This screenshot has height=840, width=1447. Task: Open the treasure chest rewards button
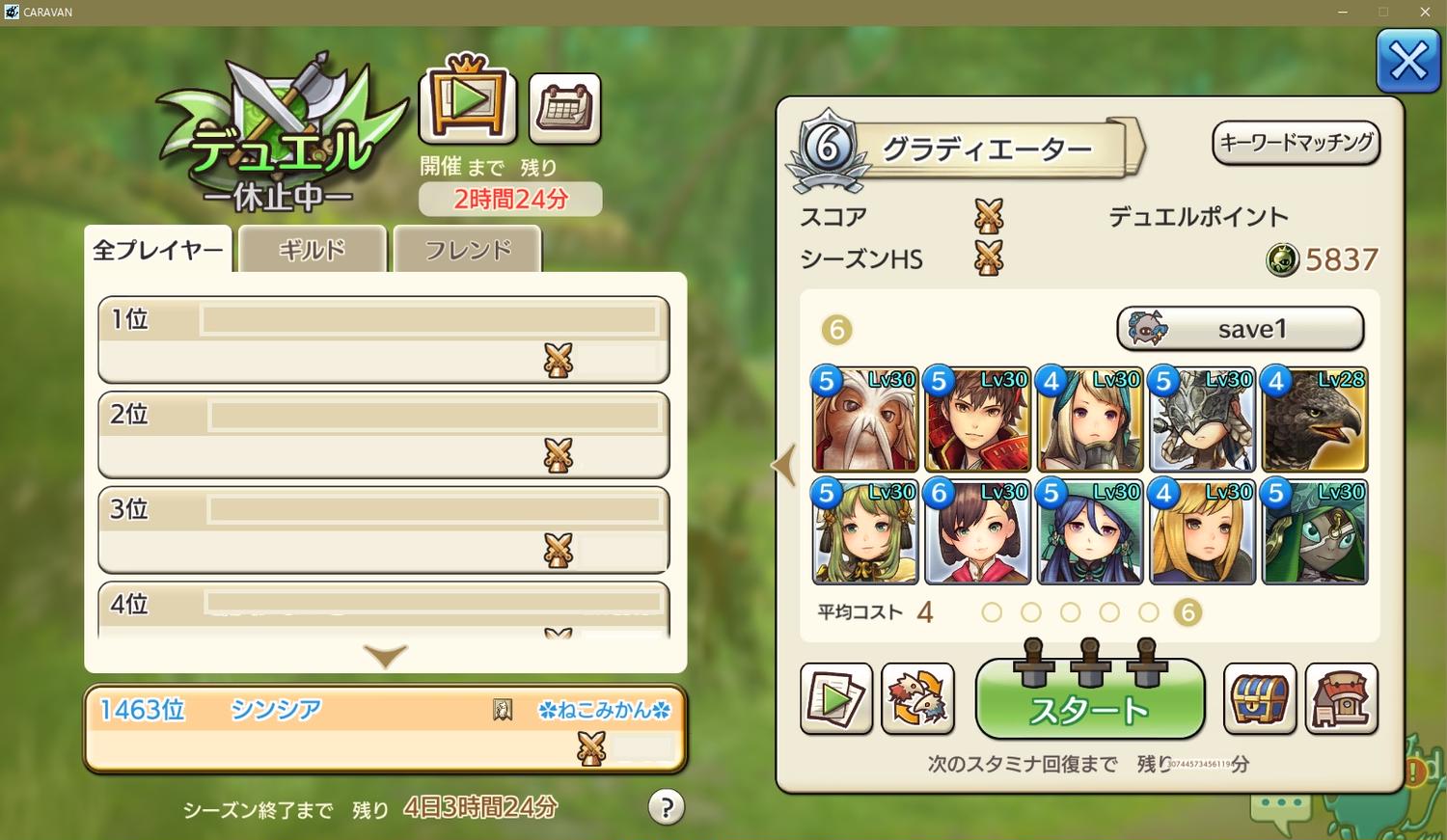[1259, 698]
